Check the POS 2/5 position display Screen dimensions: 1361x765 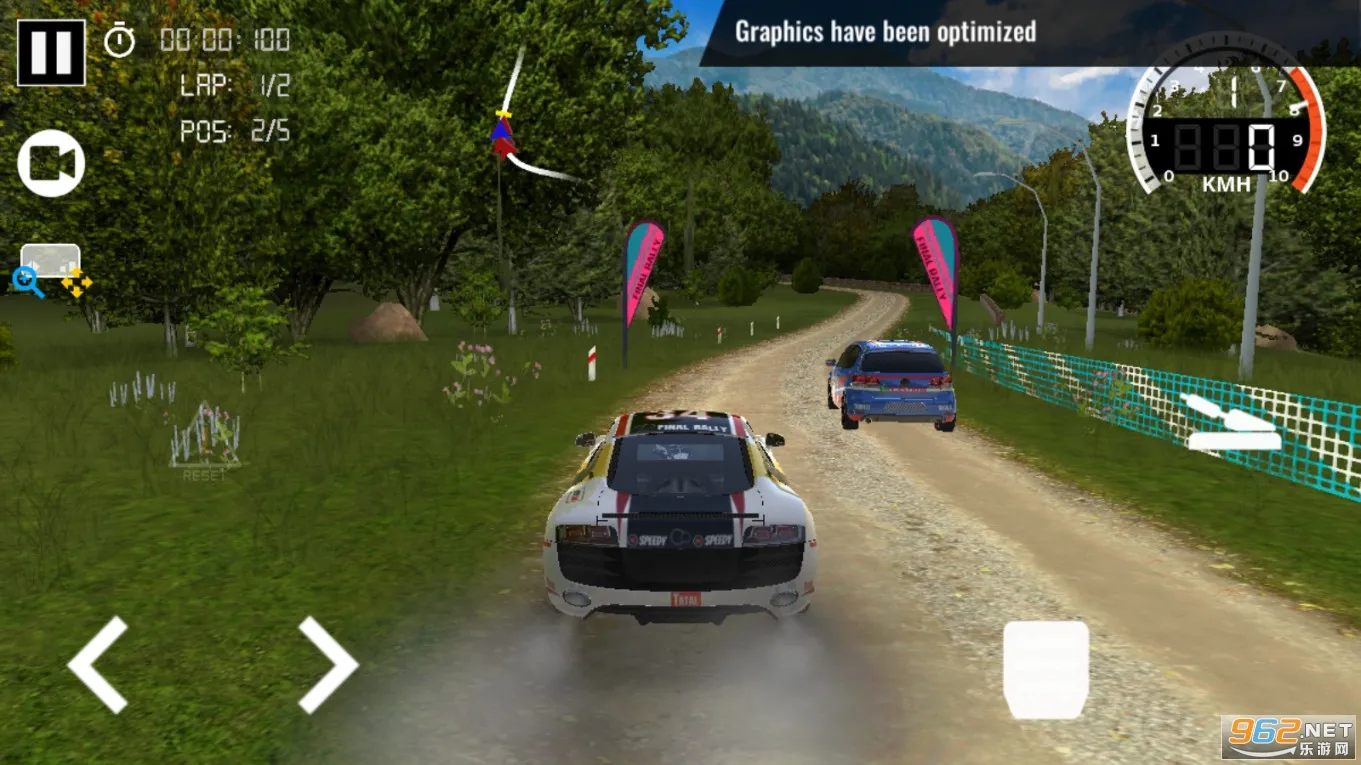234,131
